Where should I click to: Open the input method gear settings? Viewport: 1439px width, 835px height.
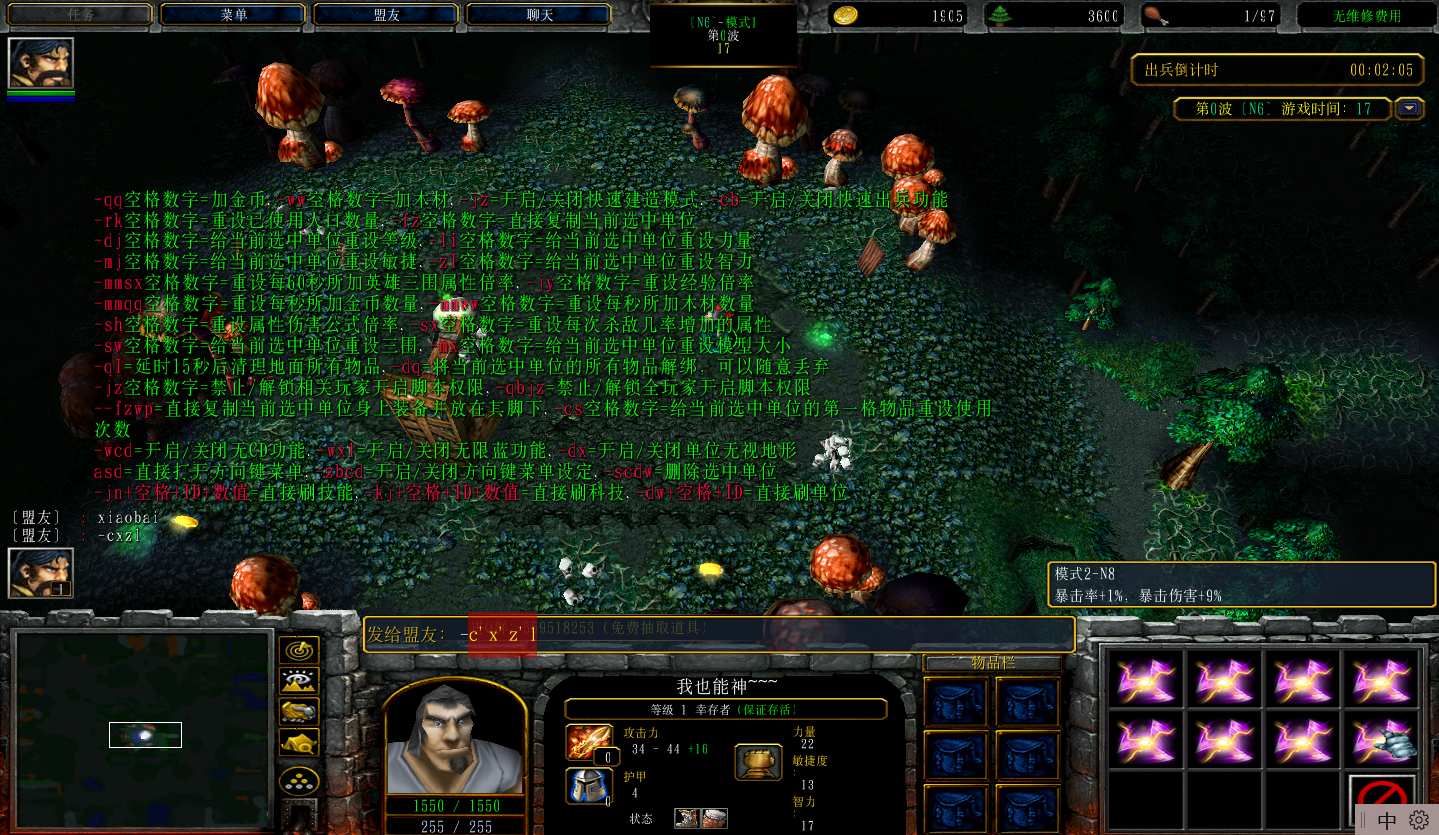coord(1419,820)
